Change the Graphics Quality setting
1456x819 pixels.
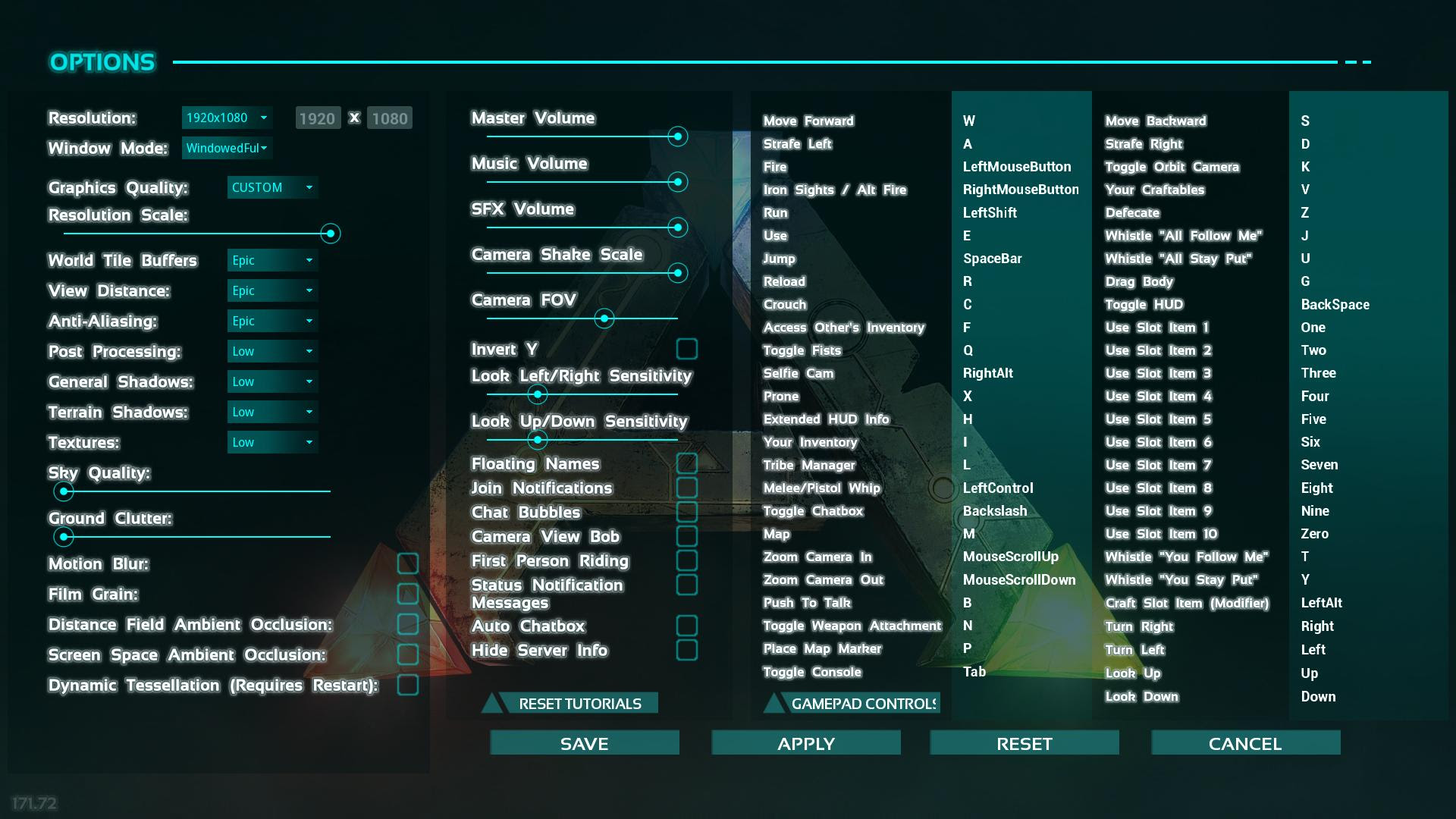point(271,187)
